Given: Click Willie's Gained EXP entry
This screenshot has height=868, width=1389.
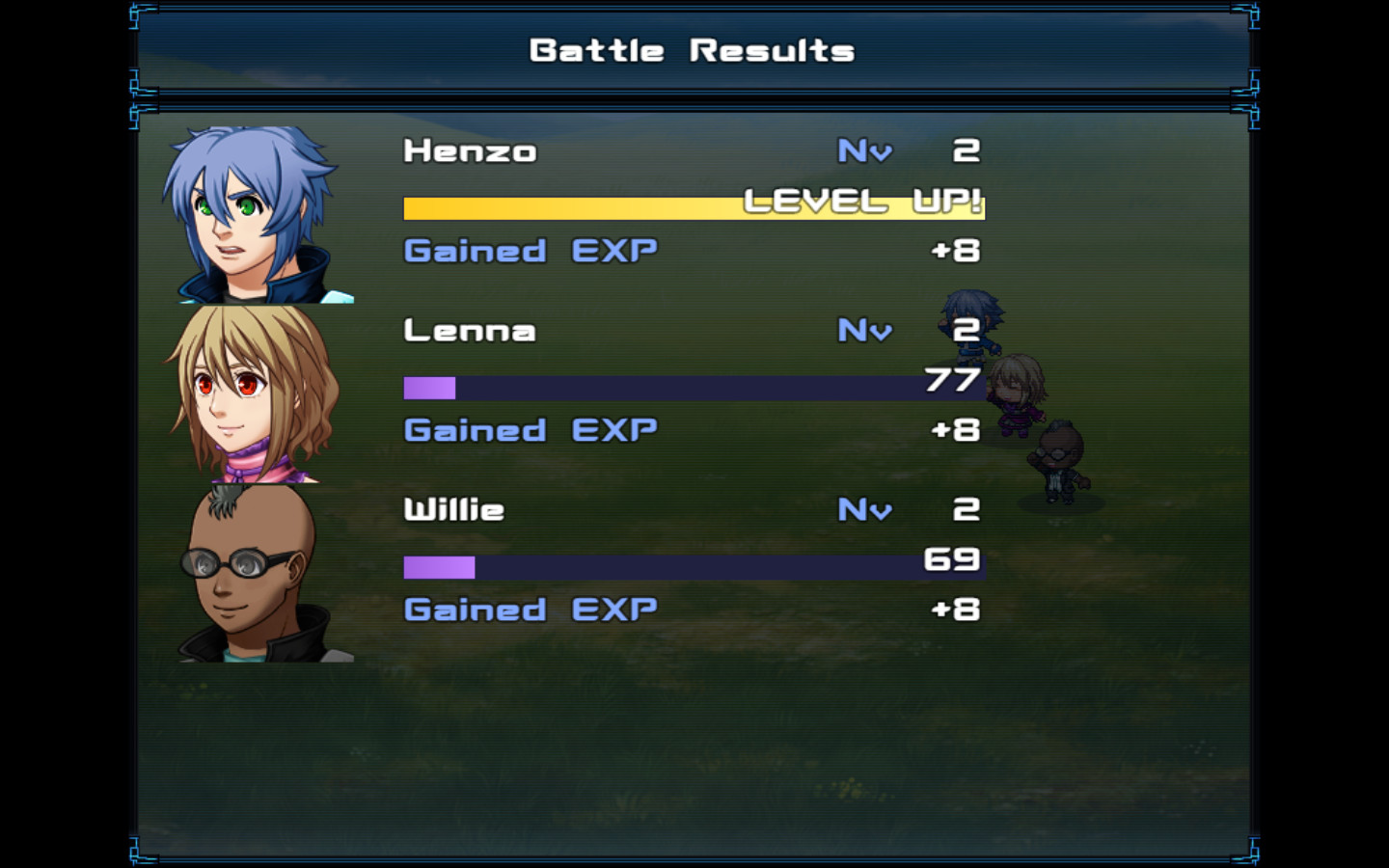Looking at the screenshot, I should click(x=529, y=610).
